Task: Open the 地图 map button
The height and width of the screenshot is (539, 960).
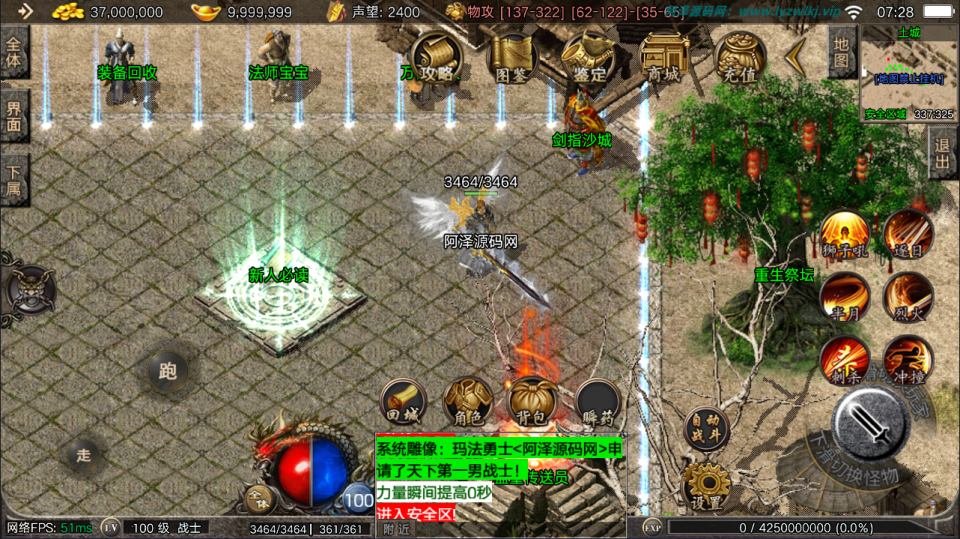Action: point(843,52)
